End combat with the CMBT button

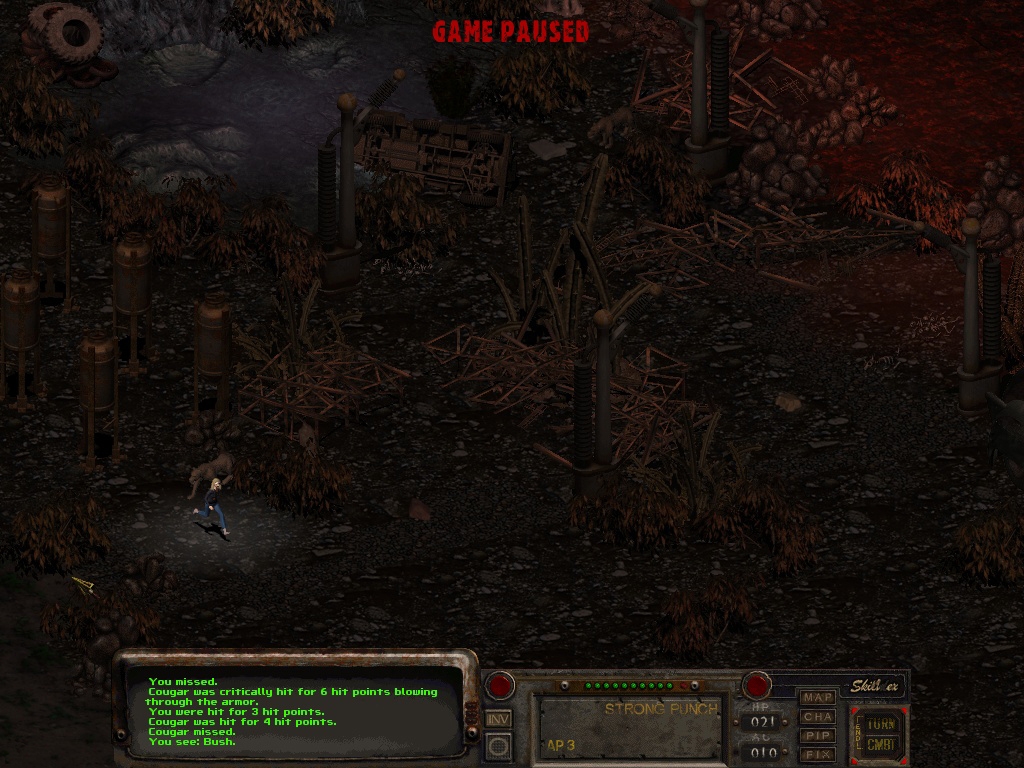(881, 745)
